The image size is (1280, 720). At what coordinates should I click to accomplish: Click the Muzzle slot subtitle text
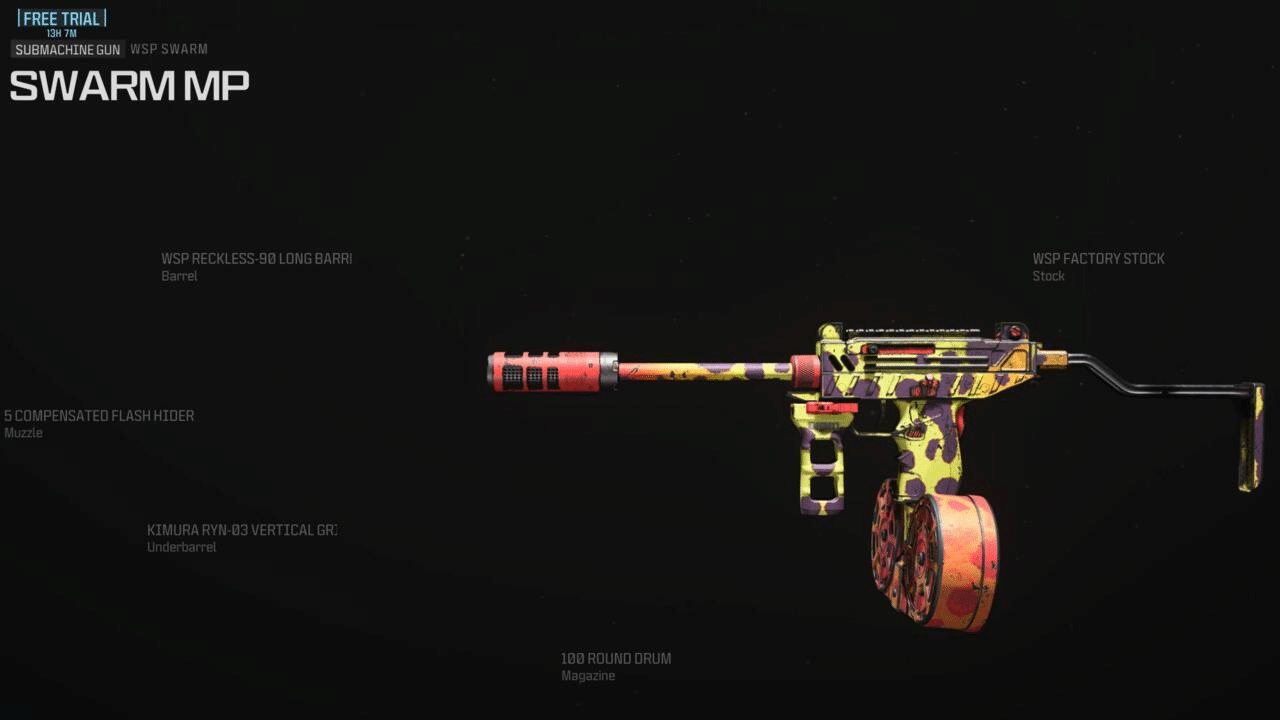coord(22,432)
